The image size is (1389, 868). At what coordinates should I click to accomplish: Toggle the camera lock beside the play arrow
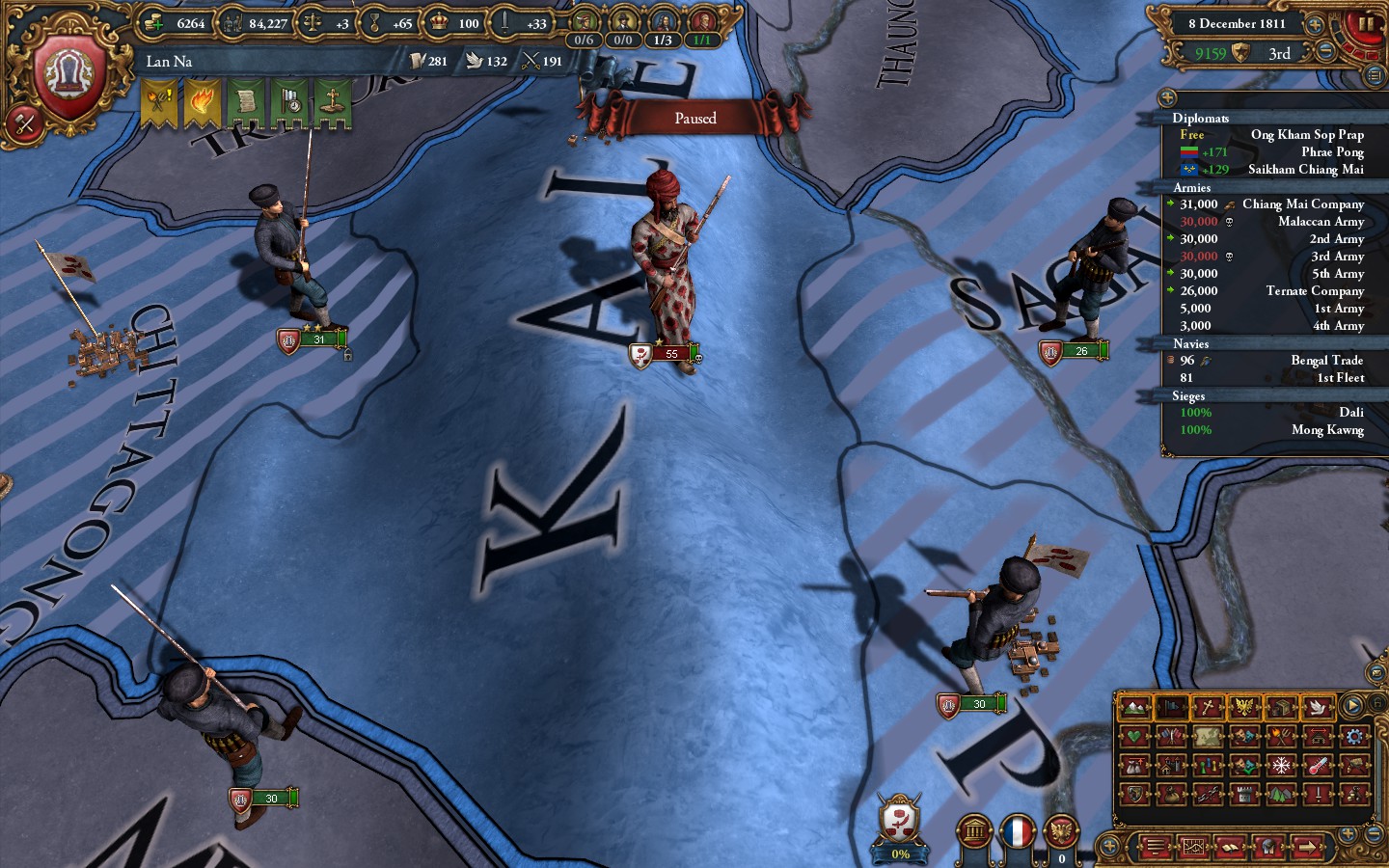tap(1377, 702)
